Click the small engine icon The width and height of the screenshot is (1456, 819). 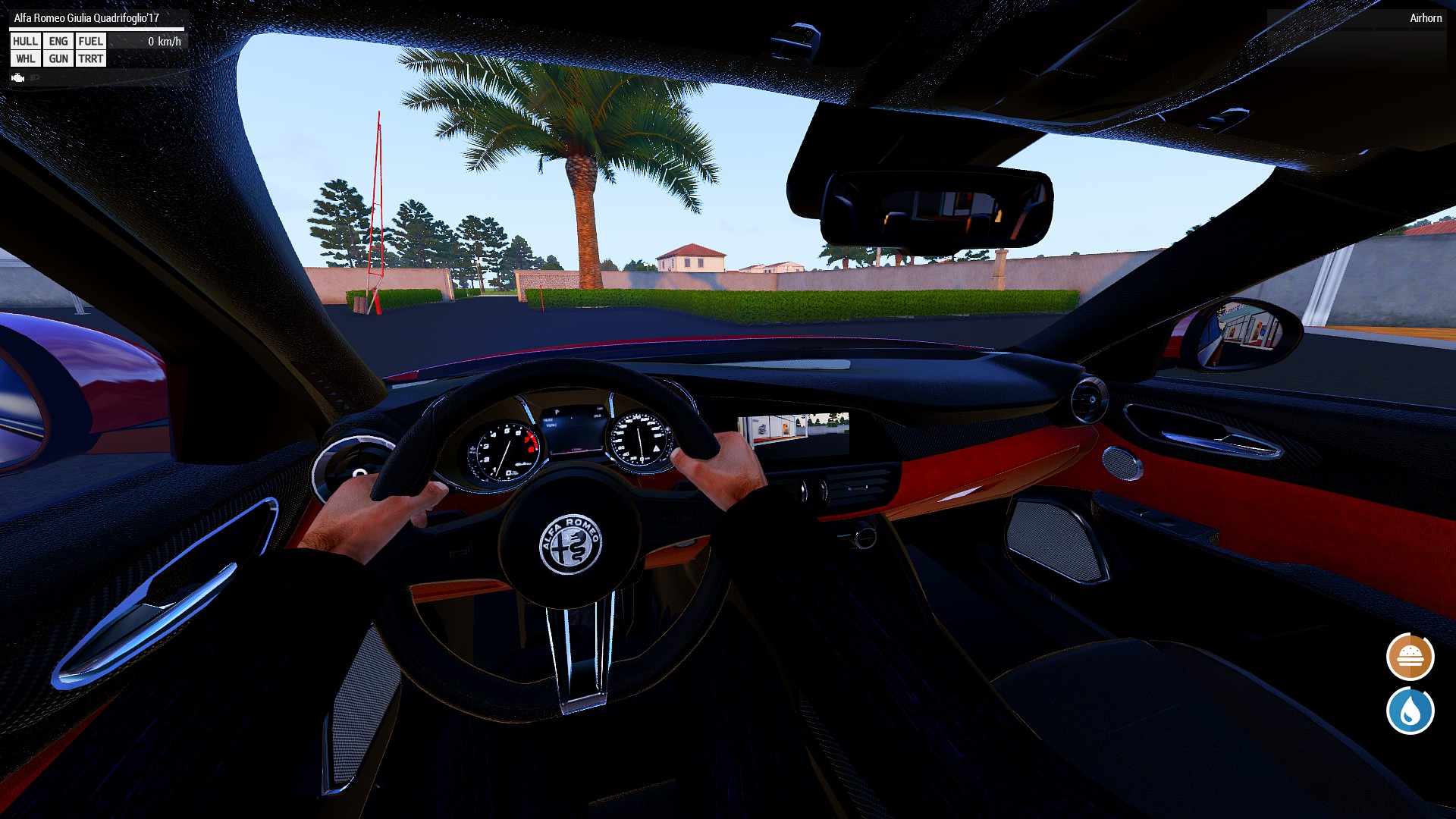click(18, 77)
